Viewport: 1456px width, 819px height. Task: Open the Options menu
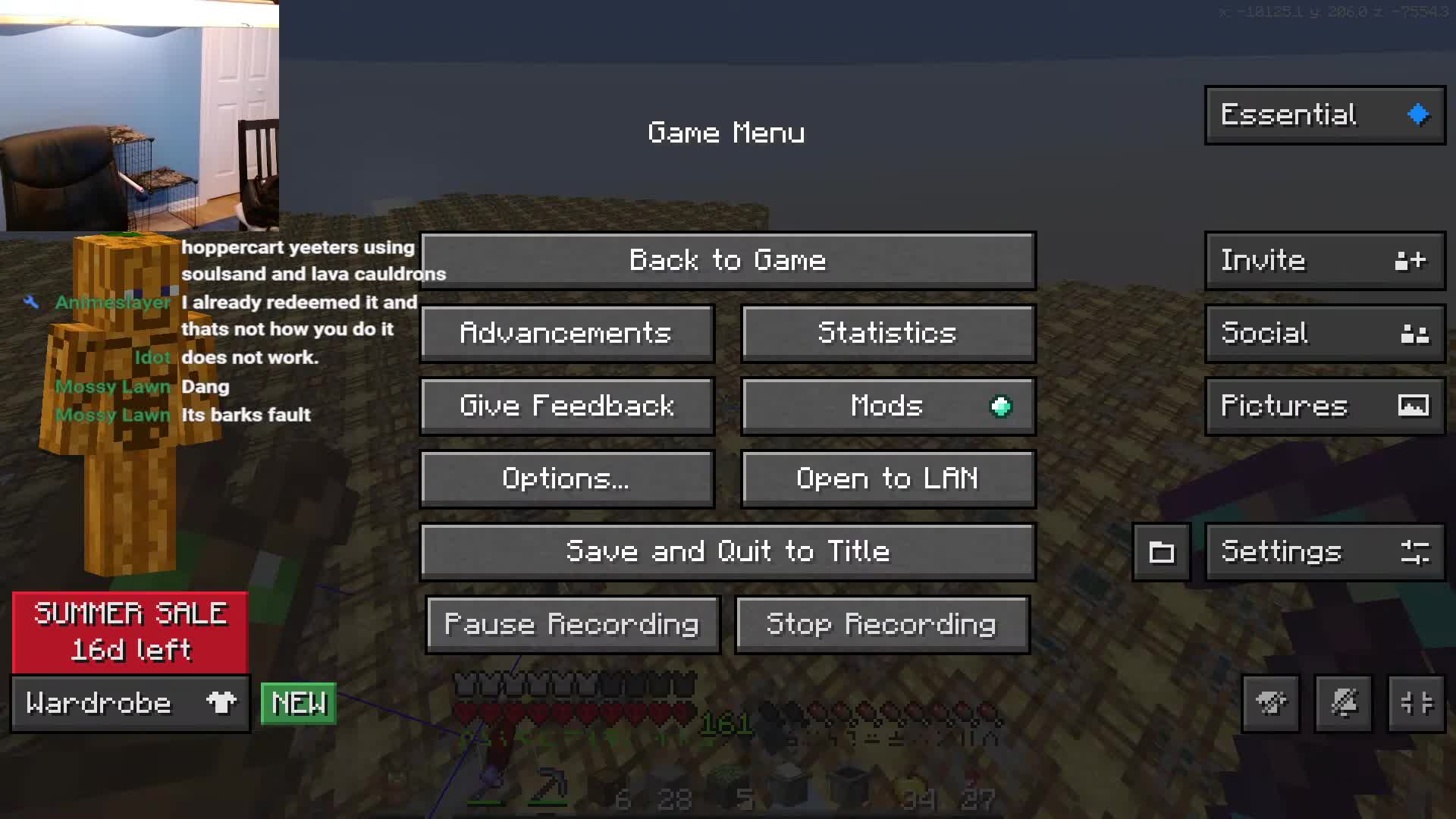click(x=566, y=478)
